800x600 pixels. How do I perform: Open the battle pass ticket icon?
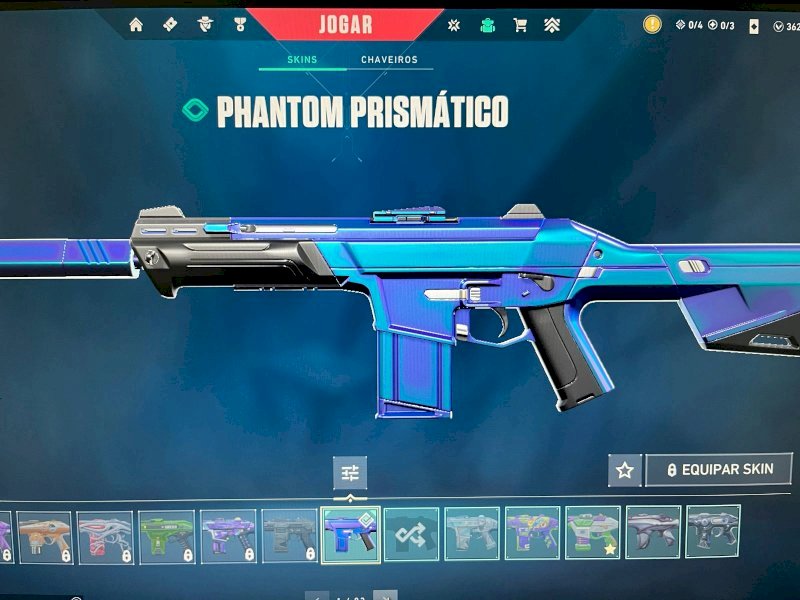(x=170, y=25)
